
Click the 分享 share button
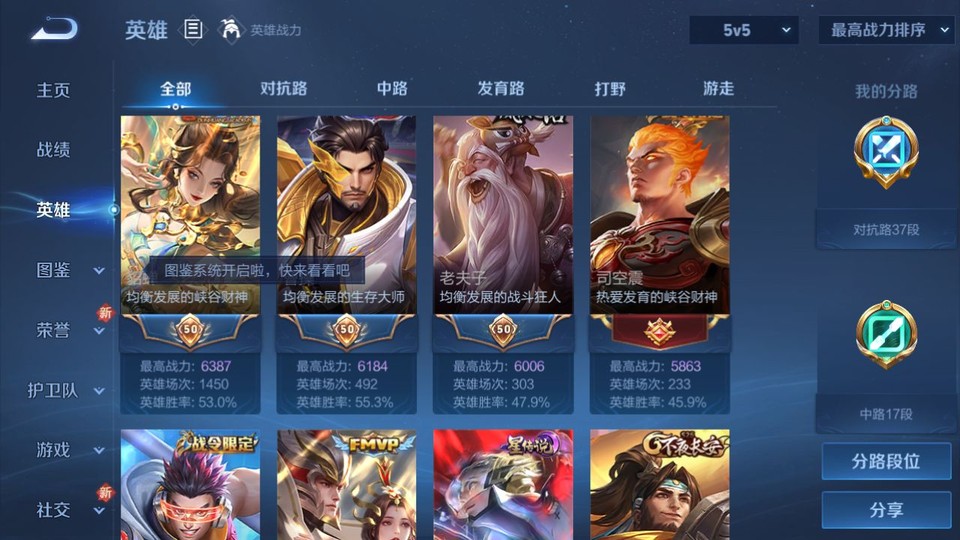click(x=886, y=510)
